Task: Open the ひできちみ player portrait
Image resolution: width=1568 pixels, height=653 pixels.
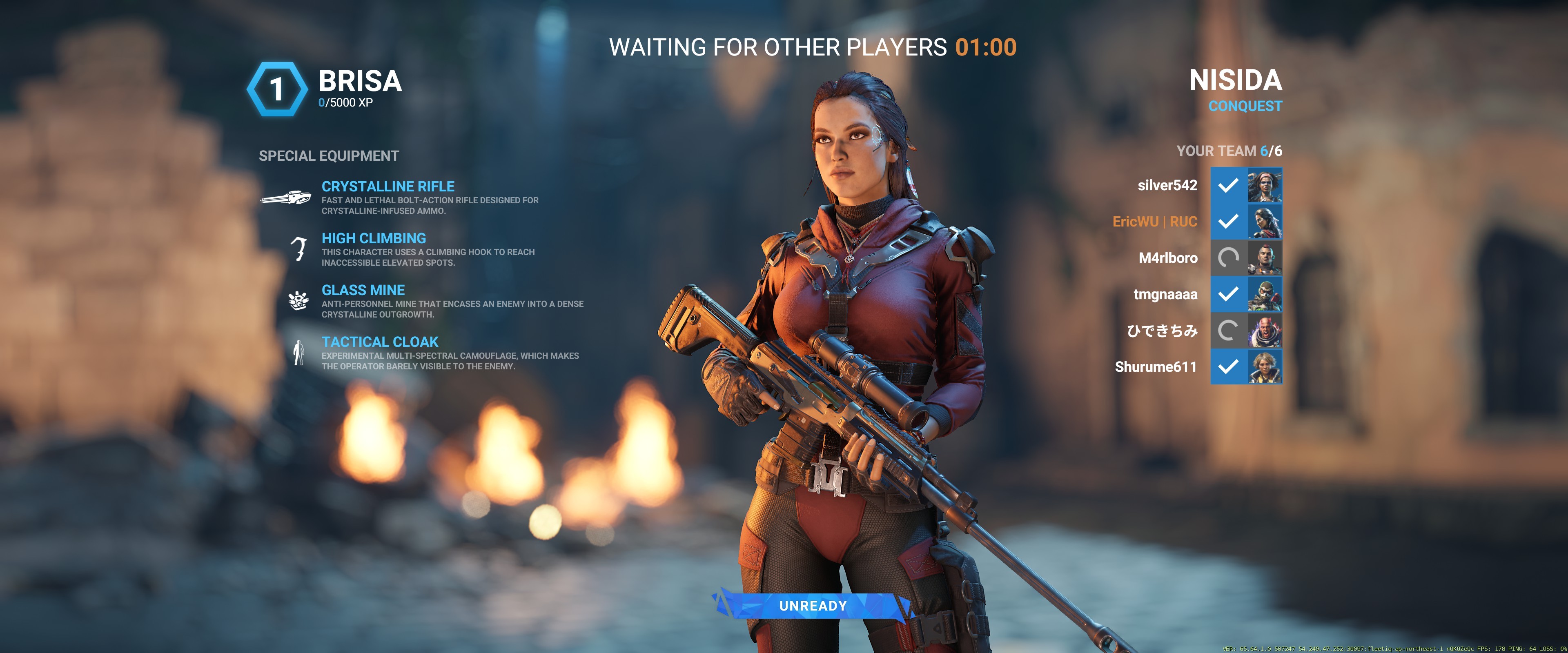Action: point(1265,331)
